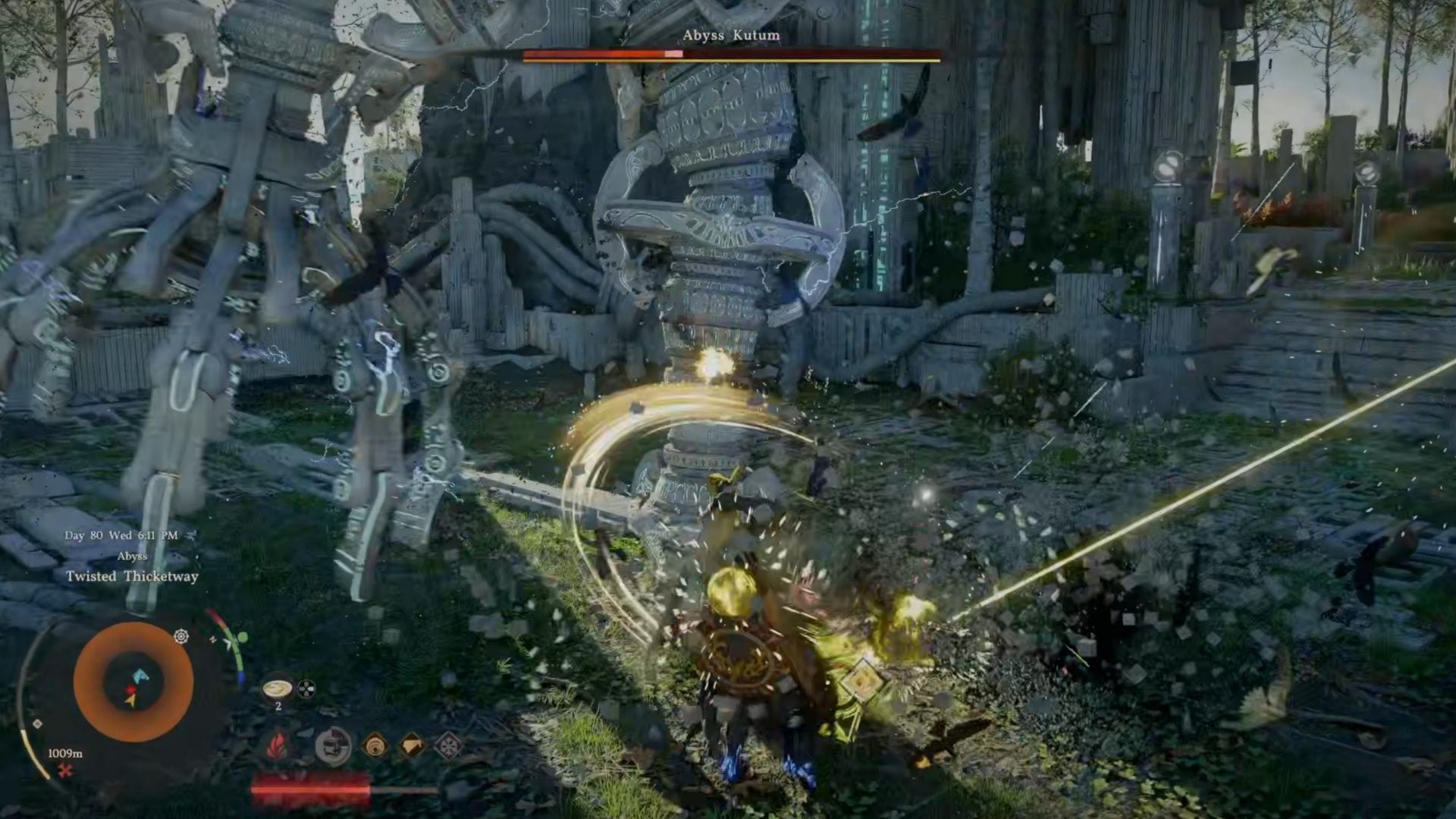Use the golden spiral ability icon
The image size is (1456, 819).
[x=375, y=745]
